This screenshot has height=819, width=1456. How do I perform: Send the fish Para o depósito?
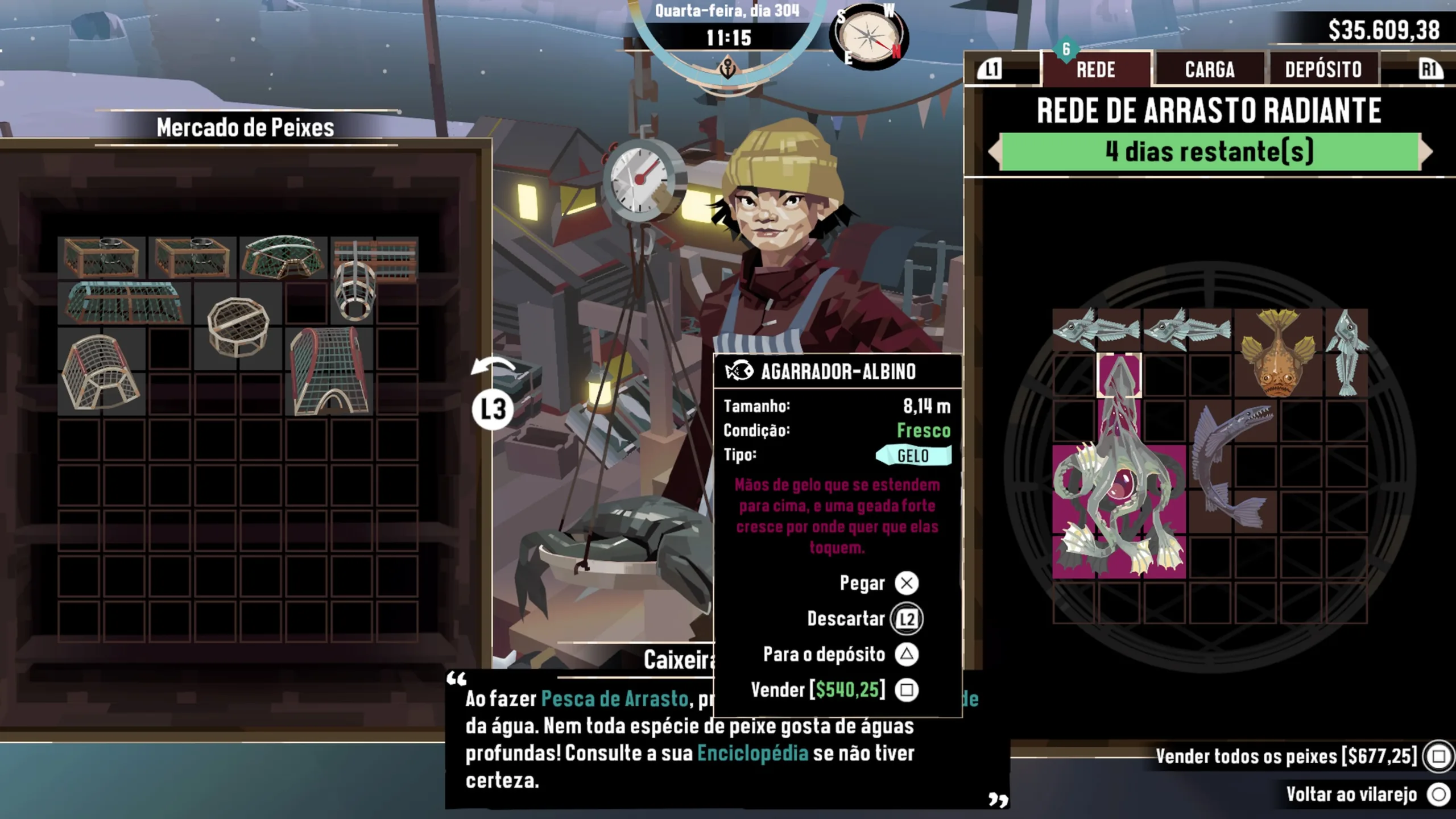[x=906, y=655]
